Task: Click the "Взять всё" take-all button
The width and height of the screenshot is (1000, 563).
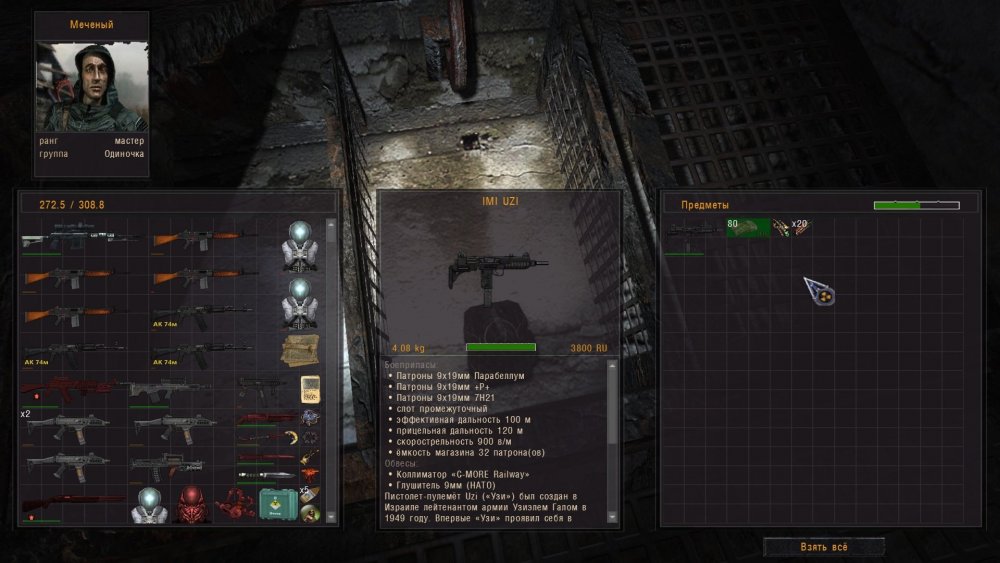Action: click(824, 547)
